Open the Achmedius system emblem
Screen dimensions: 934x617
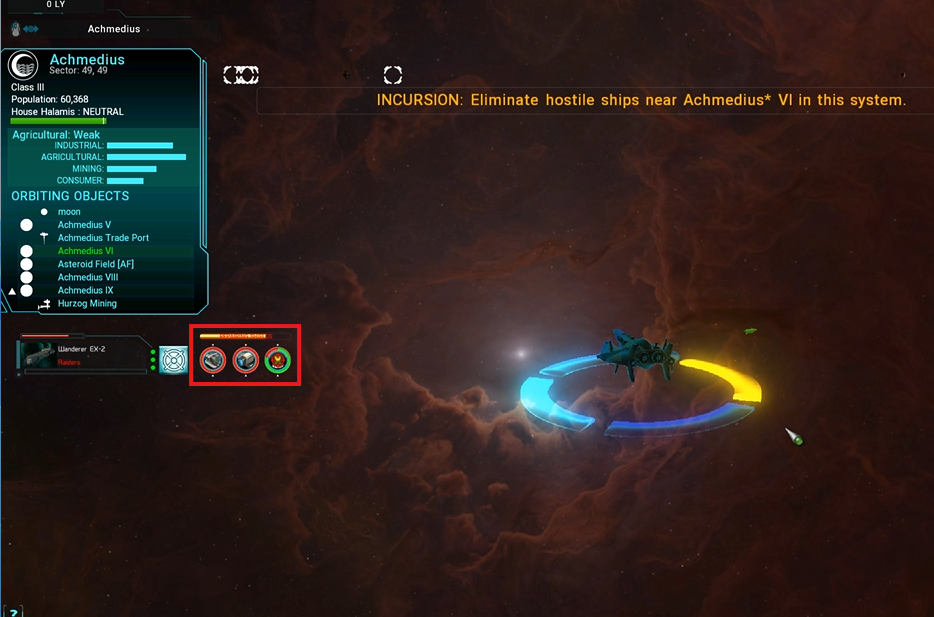[x=23, y=66]
